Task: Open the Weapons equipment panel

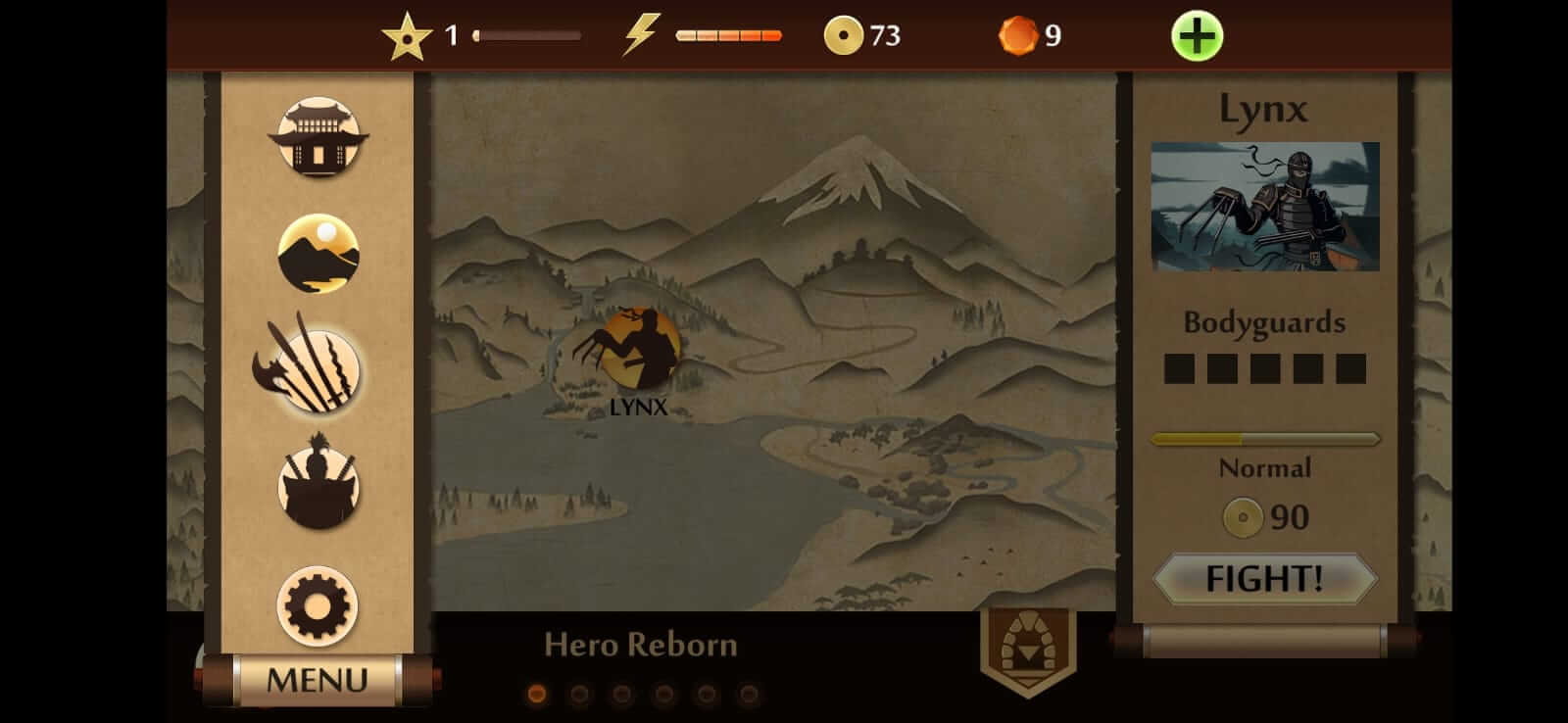Action: pyautogui.click(x=318, y=370)
